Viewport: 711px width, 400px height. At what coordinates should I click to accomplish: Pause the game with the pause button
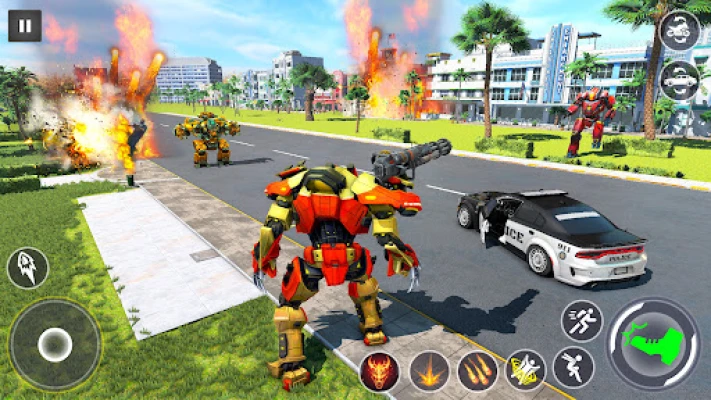25,25
